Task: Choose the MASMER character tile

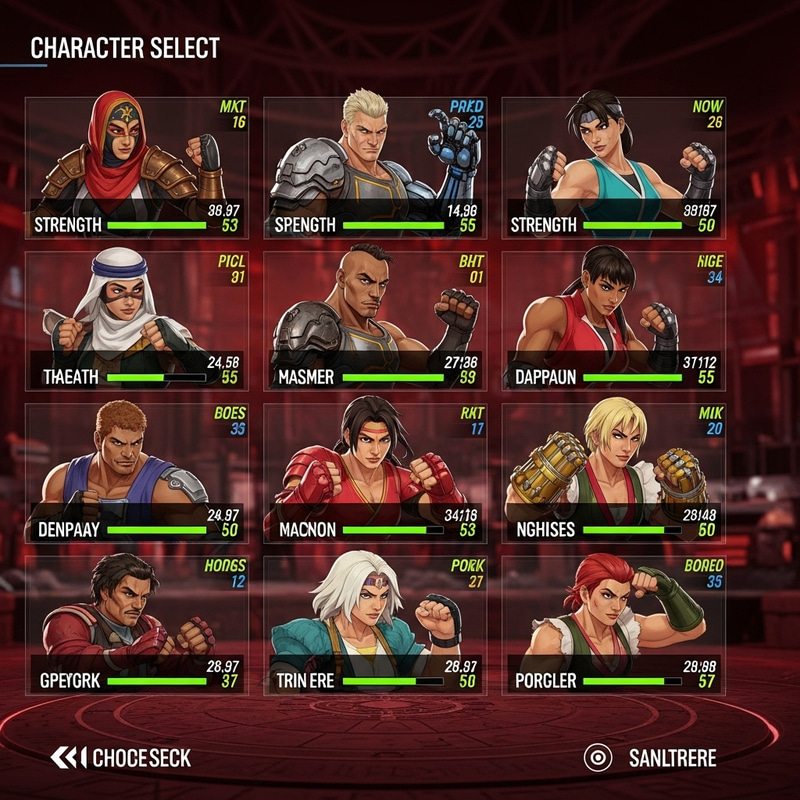Action: point(375,320)
